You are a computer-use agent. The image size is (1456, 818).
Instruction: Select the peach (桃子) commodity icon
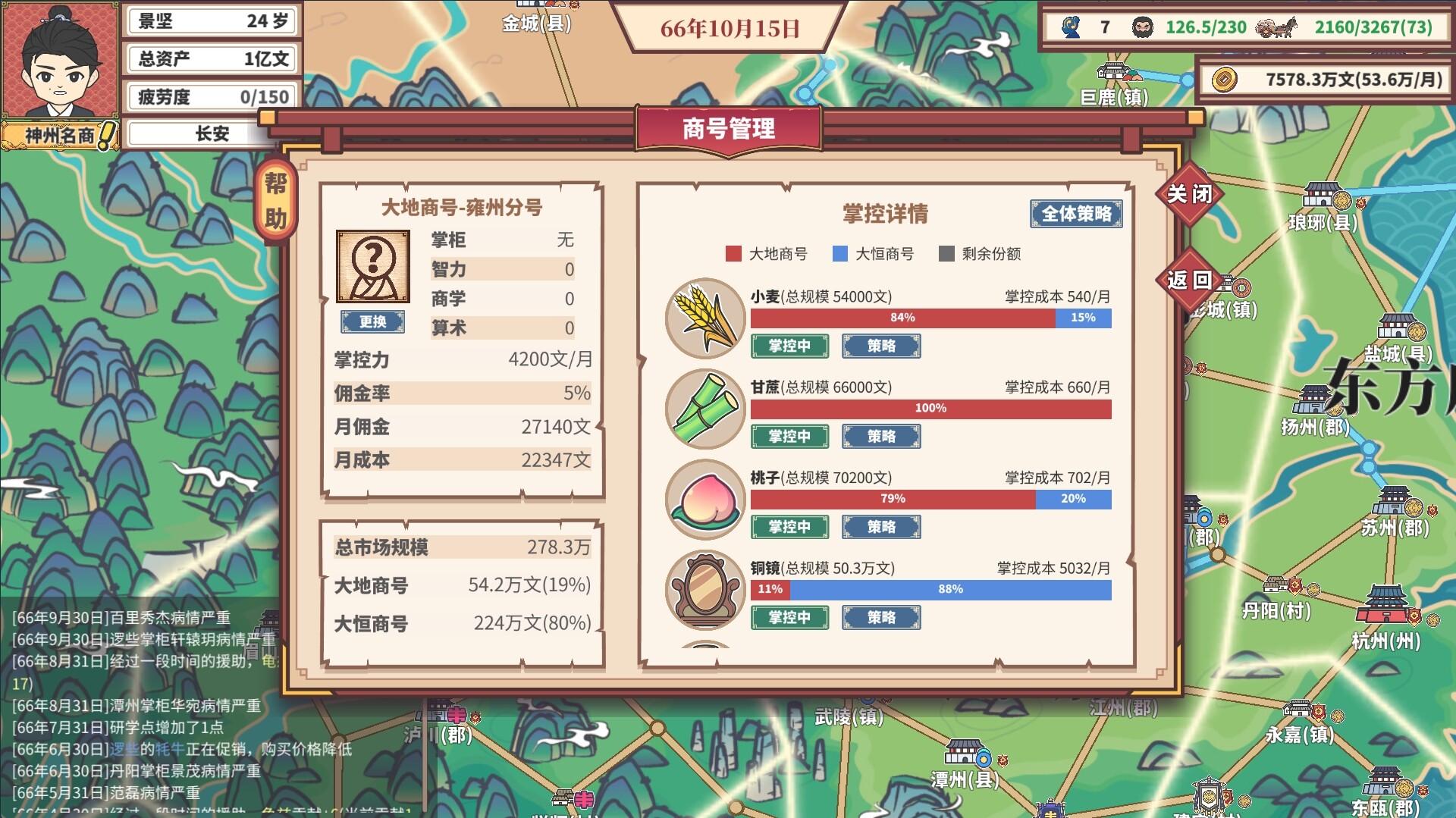pos(704,497)
